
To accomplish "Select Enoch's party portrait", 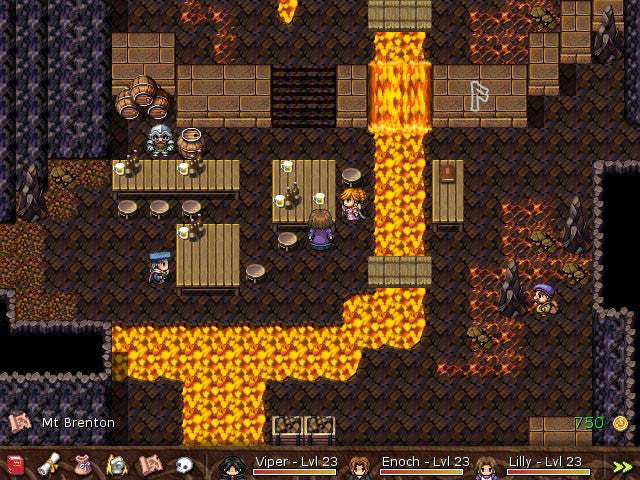I will [x=358, y=466].
